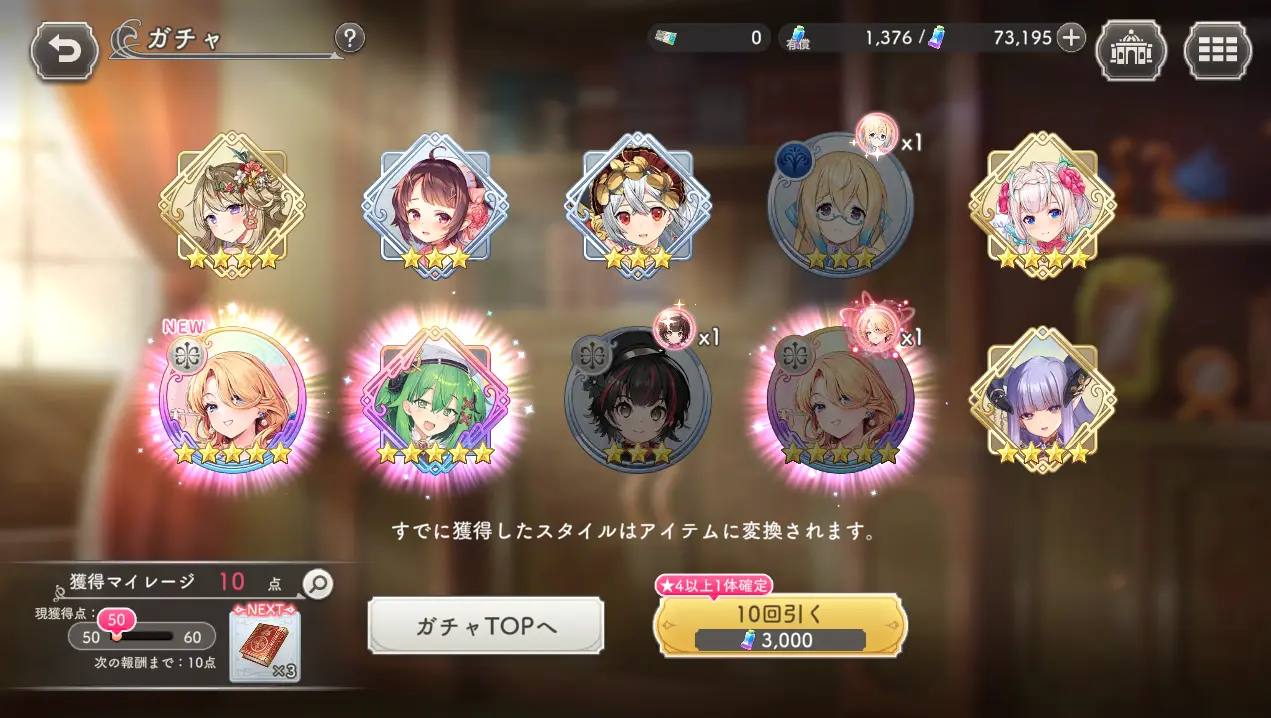Viewport: 1271px width, 718px height.
Task: View the NEXT red book reward
Action: (x=264, y=645)
